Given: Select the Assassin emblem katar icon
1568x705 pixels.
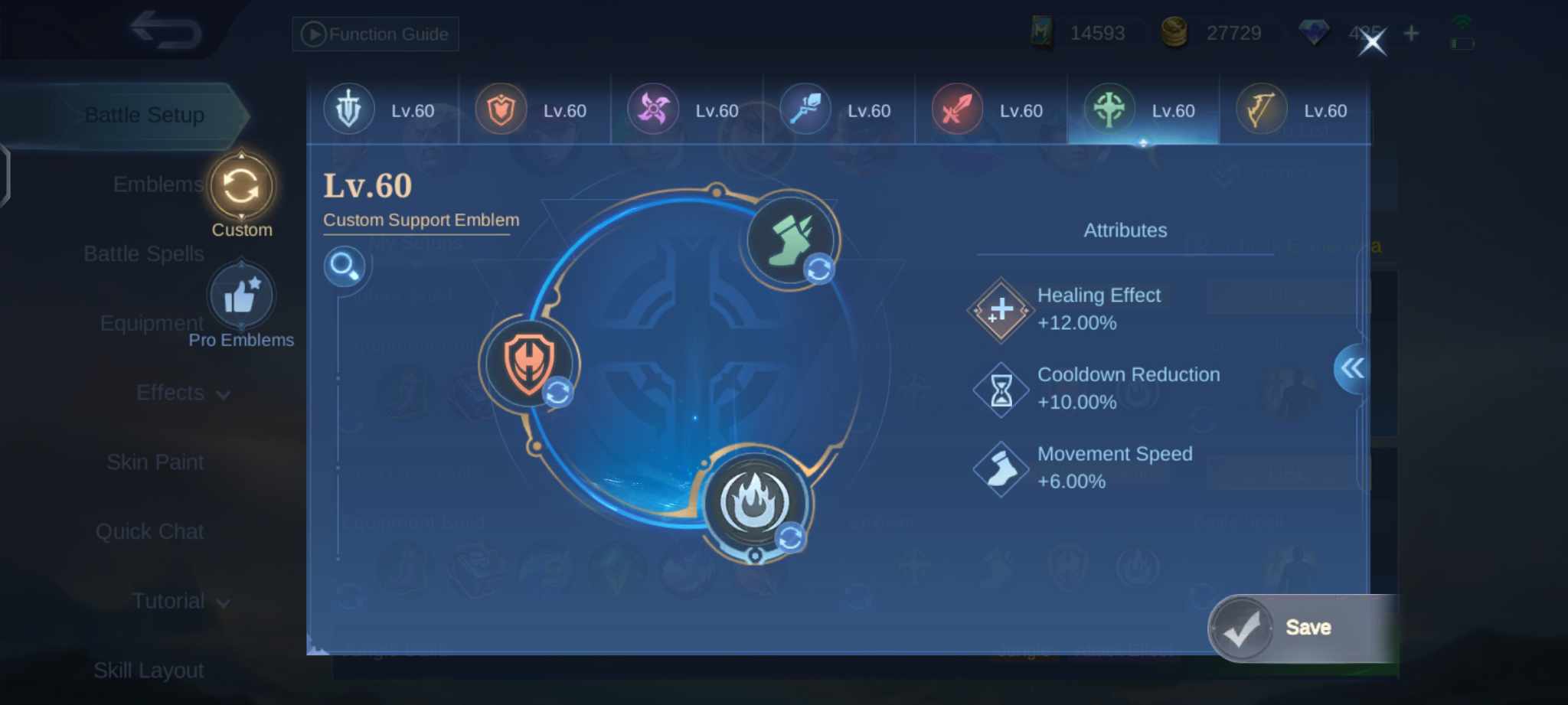Looking at the screenshot, I should click(x=653, y=109).
